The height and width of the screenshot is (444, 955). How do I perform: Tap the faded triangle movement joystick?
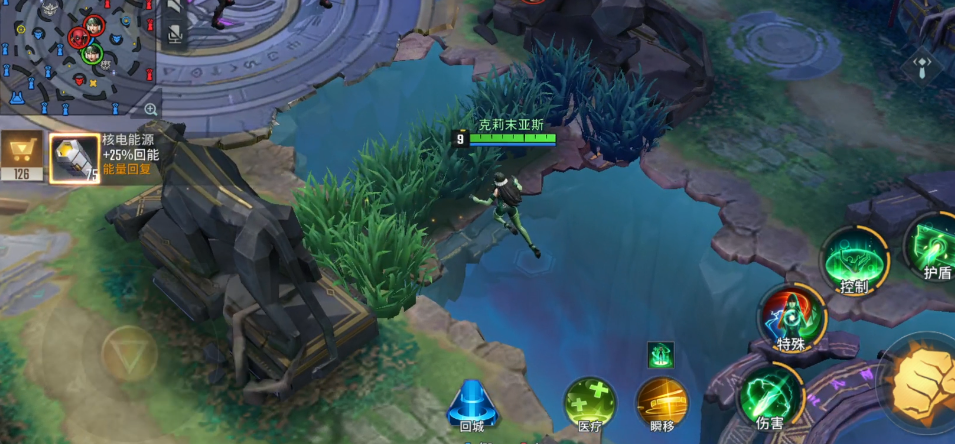[128, 354]
